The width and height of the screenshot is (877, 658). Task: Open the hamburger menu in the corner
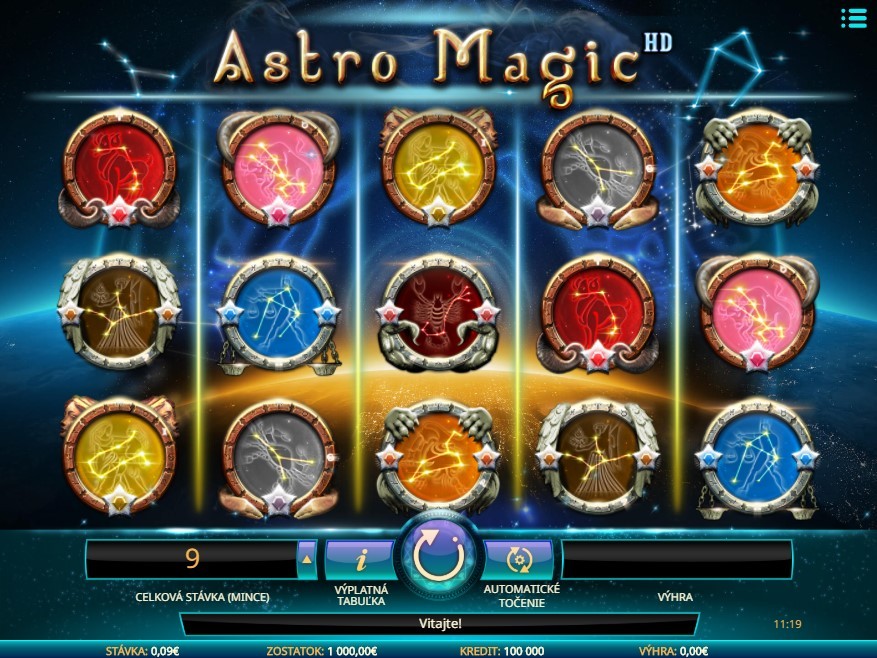click(853, 18)
